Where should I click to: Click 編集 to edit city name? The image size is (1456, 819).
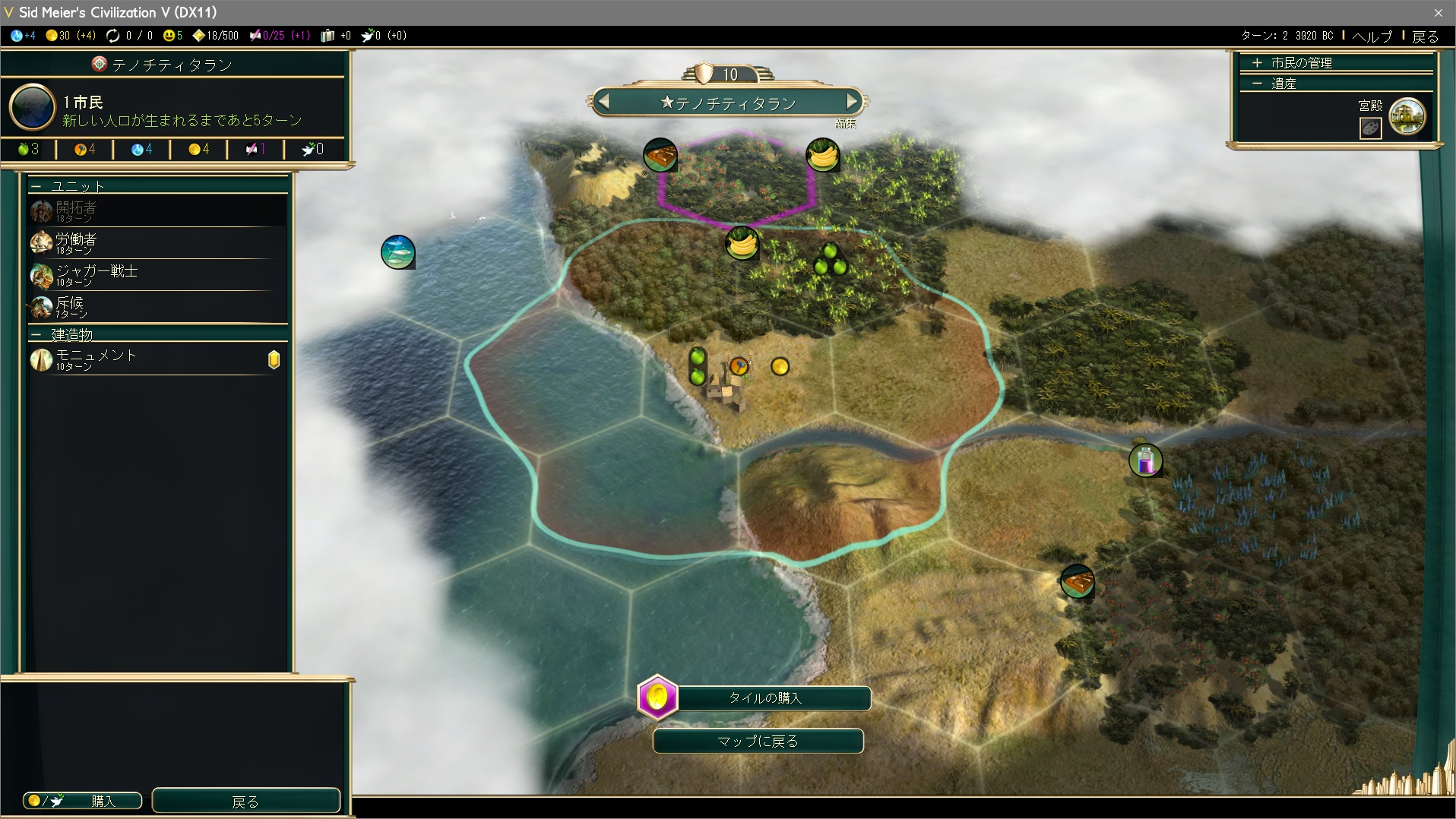click(845, 123)
